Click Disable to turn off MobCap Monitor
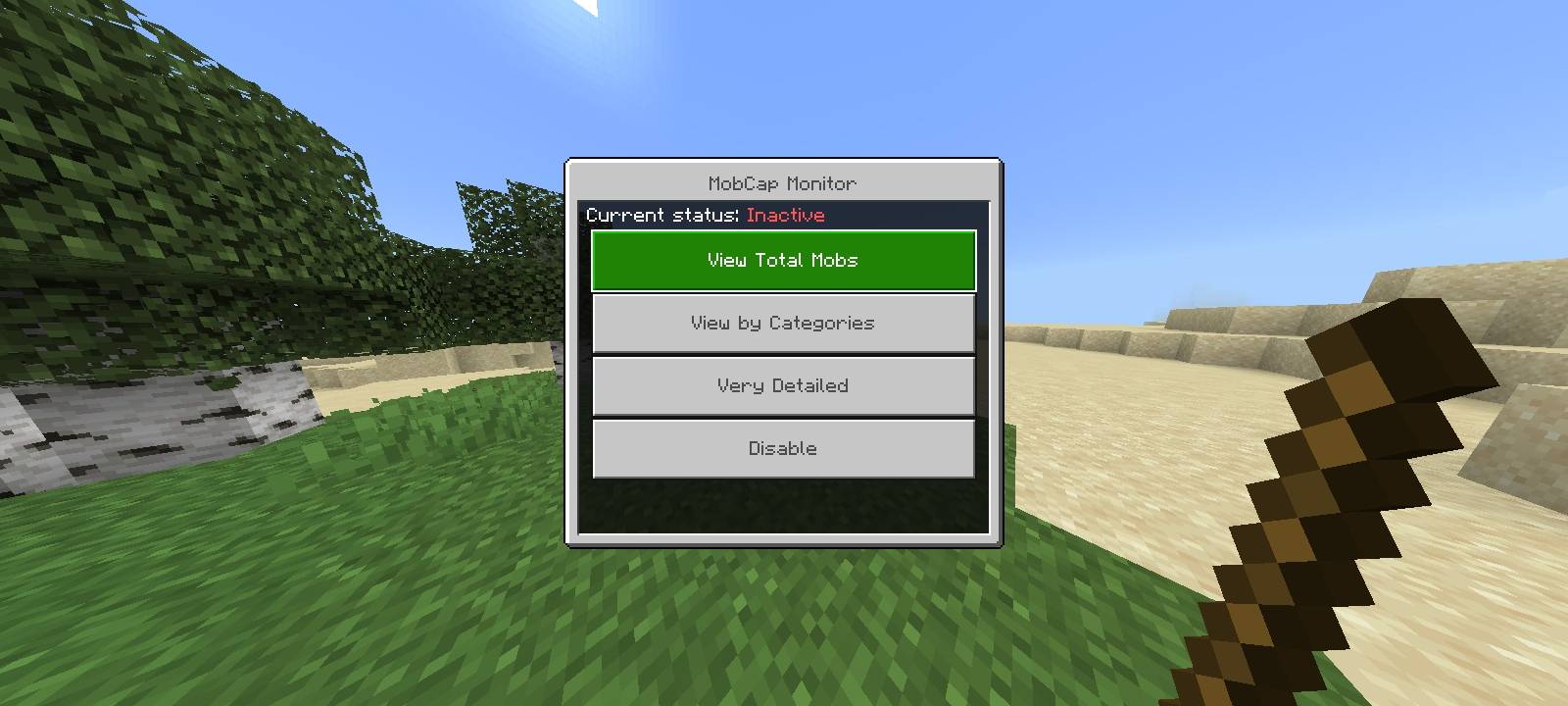The image size is (1568, 706). coord(782,448)
